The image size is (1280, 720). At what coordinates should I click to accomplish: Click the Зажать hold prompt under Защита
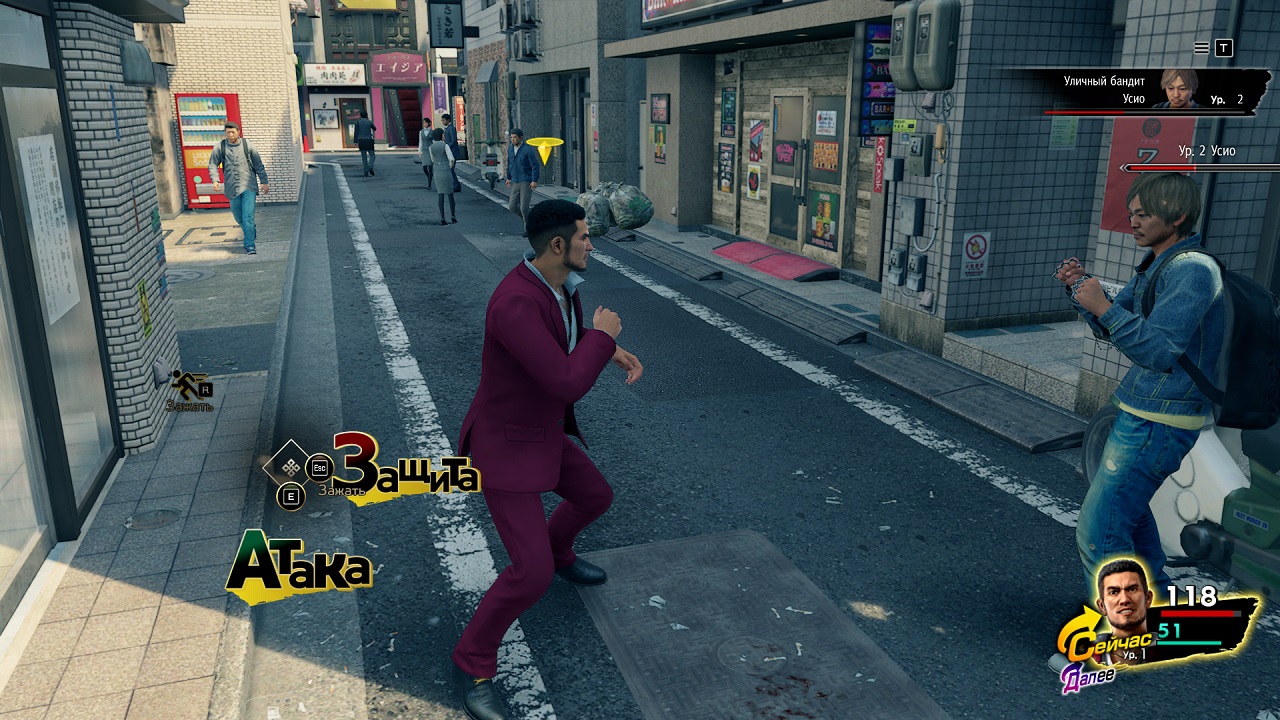point(343,491)
